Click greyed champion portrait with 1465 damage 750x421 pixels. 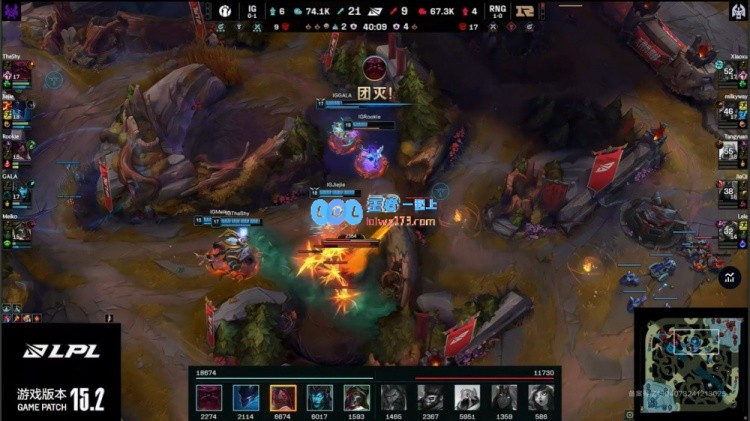coord(394,397)
